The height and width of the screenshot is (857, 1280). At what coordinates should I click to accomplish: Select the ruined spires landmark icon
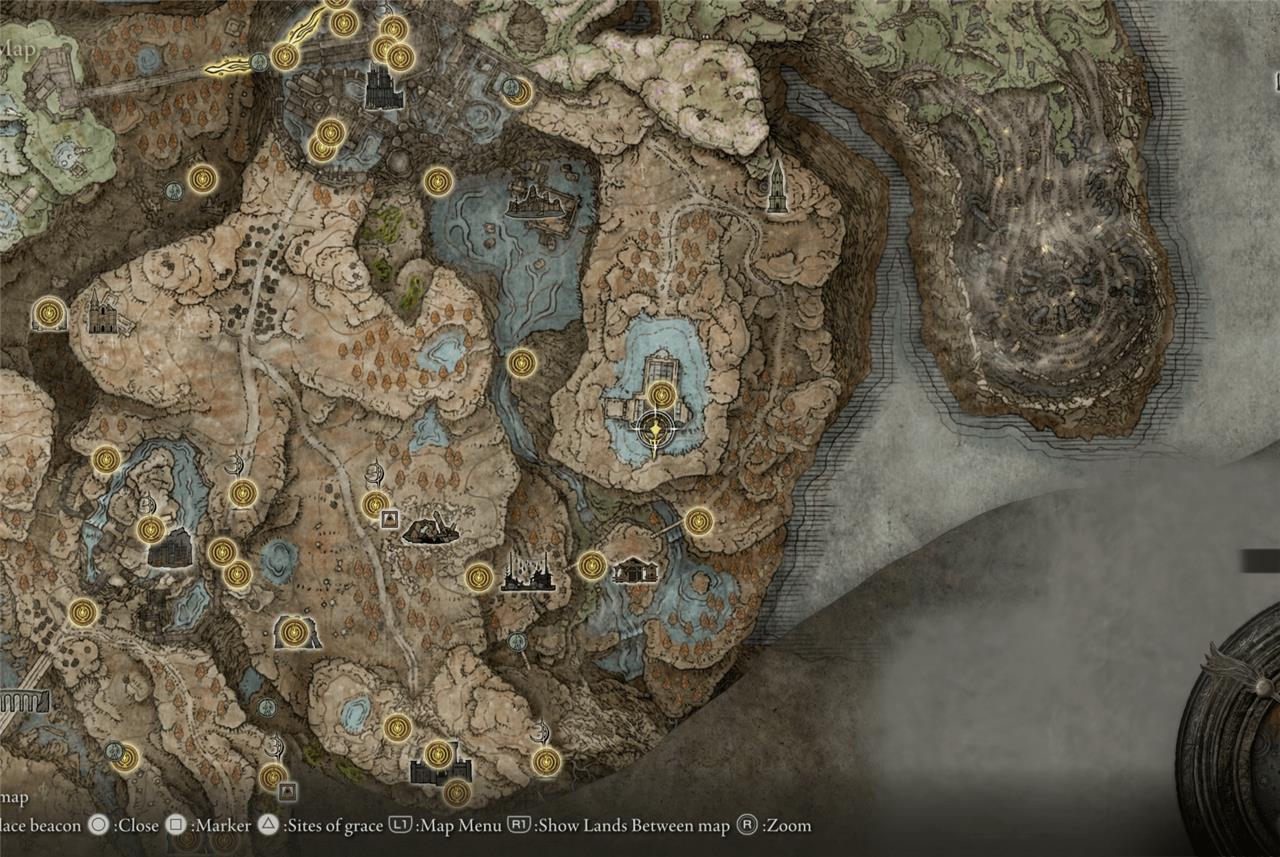[x=527, y=575]
